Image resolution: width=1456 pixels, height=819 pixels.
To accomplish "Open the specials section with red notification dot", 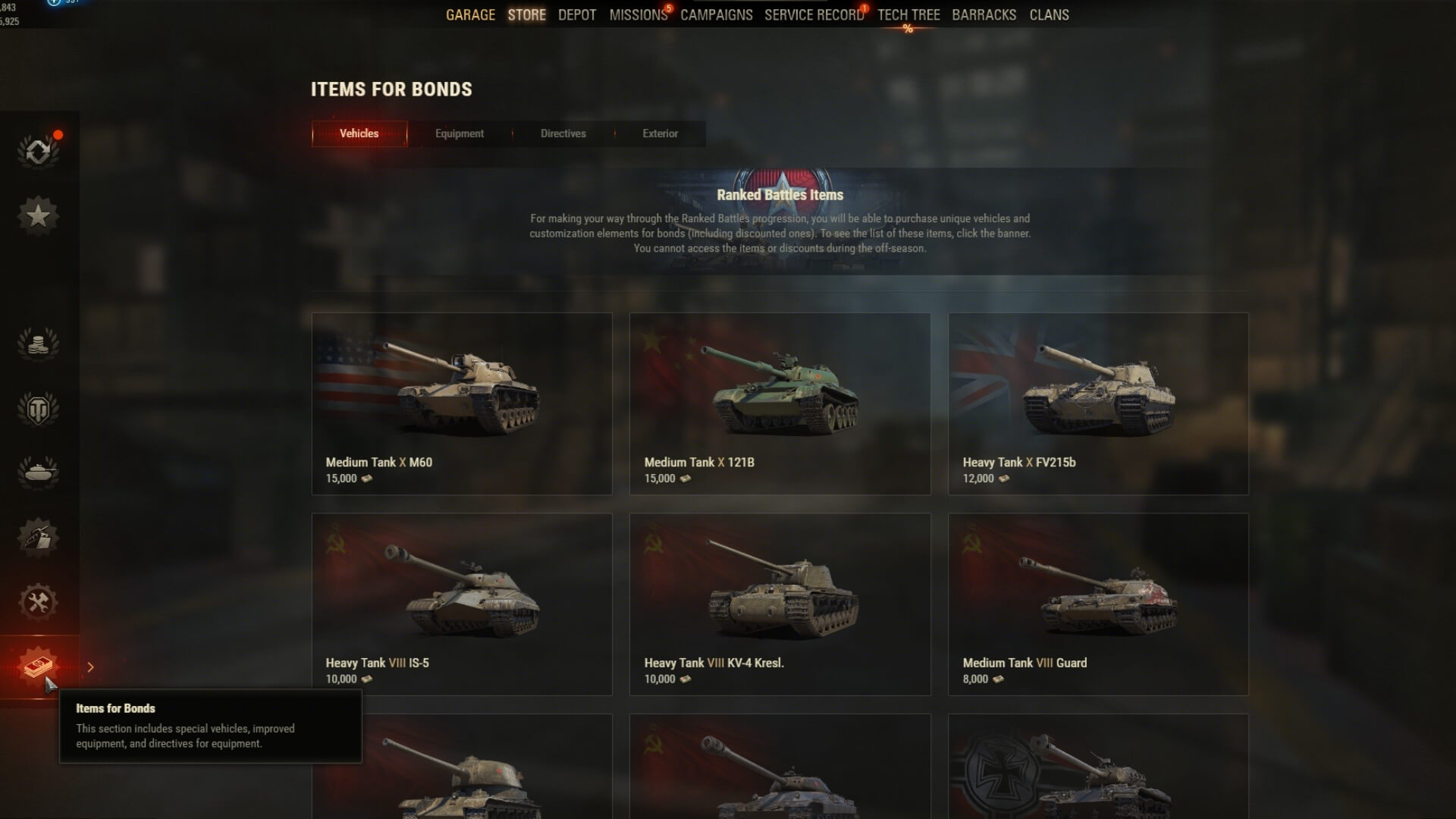I will coord(39,151).
